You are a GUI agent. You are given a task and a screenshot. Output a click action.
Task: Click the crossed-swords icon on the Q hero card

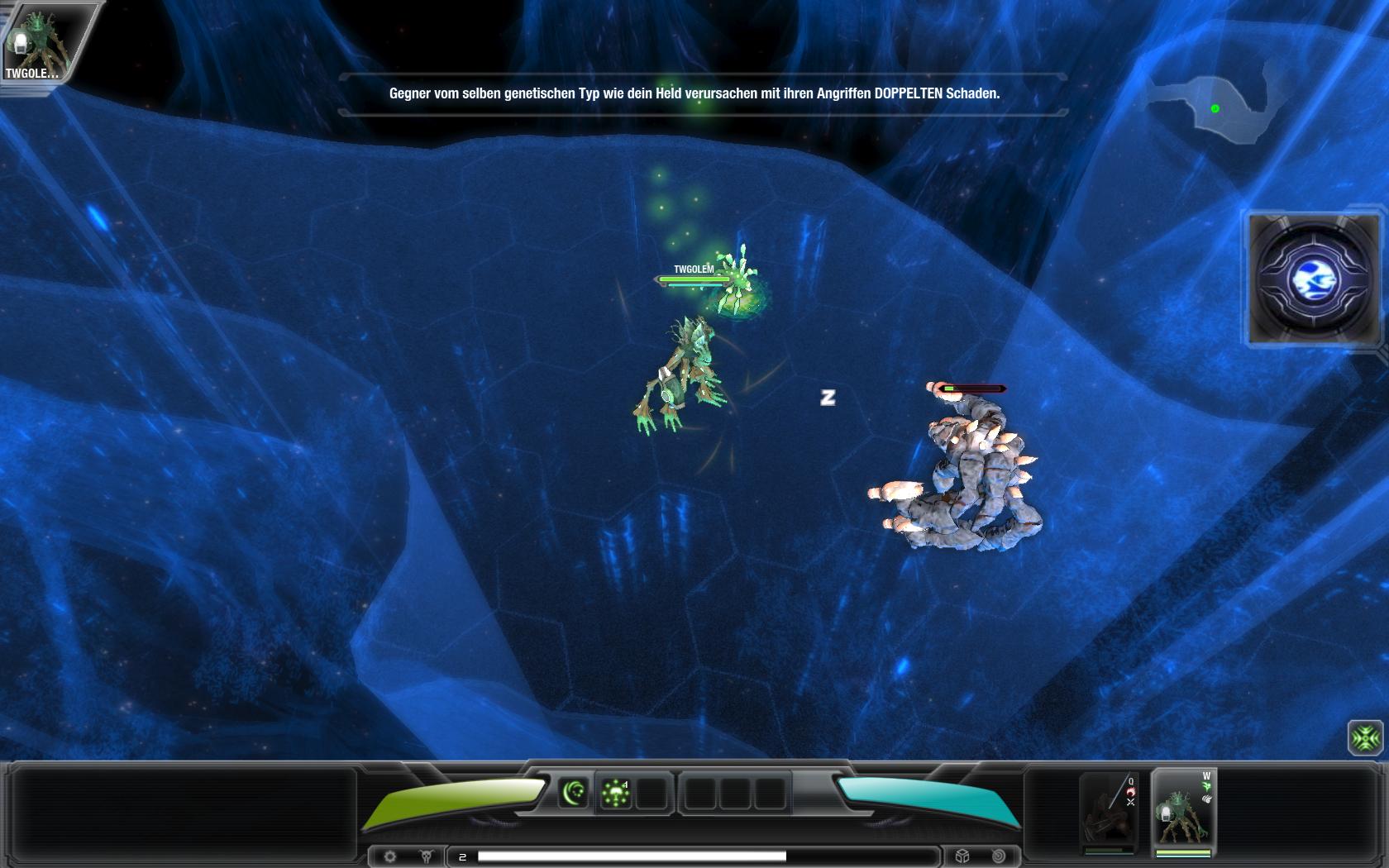[1129, 803]
